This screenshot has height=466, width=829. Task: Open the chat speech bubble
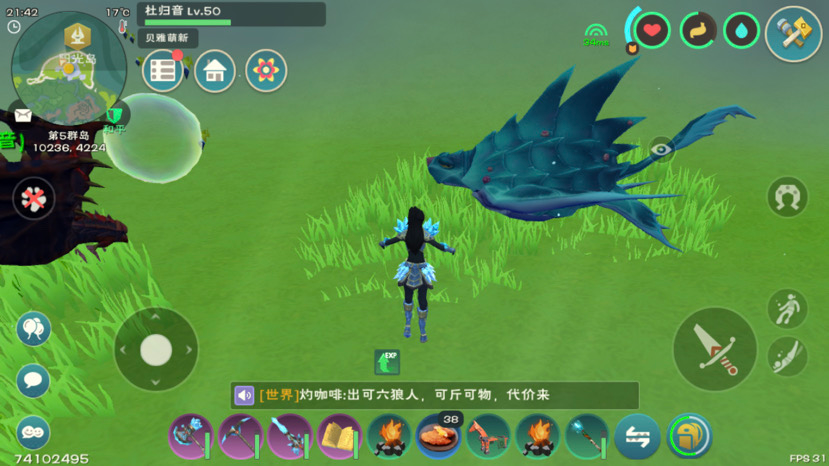[x=33, y=380]
